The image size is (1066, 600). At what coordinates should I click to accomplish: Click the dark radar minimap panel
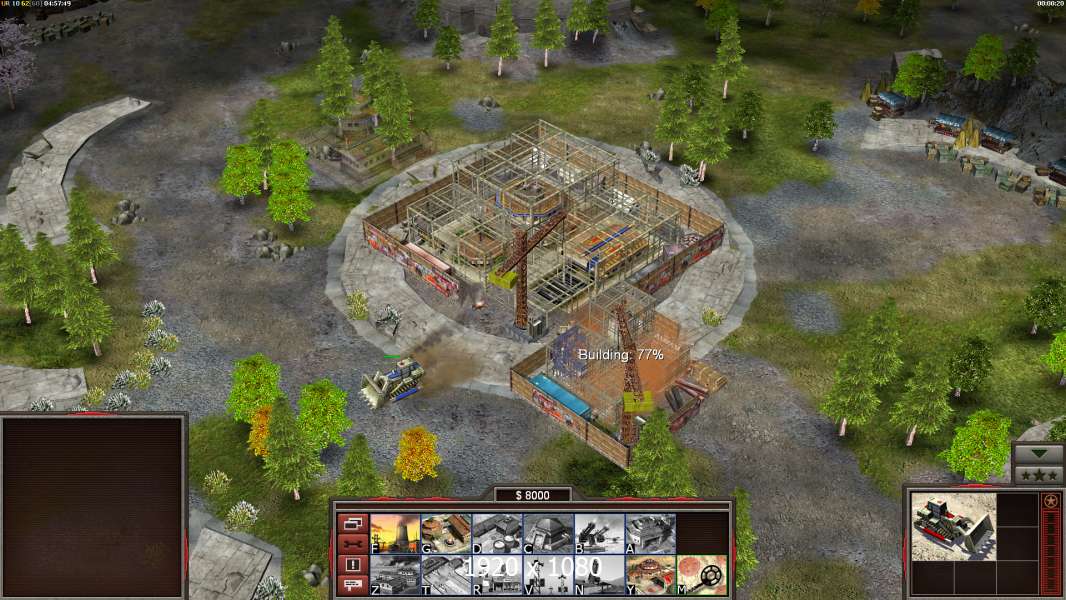[93, 507]
